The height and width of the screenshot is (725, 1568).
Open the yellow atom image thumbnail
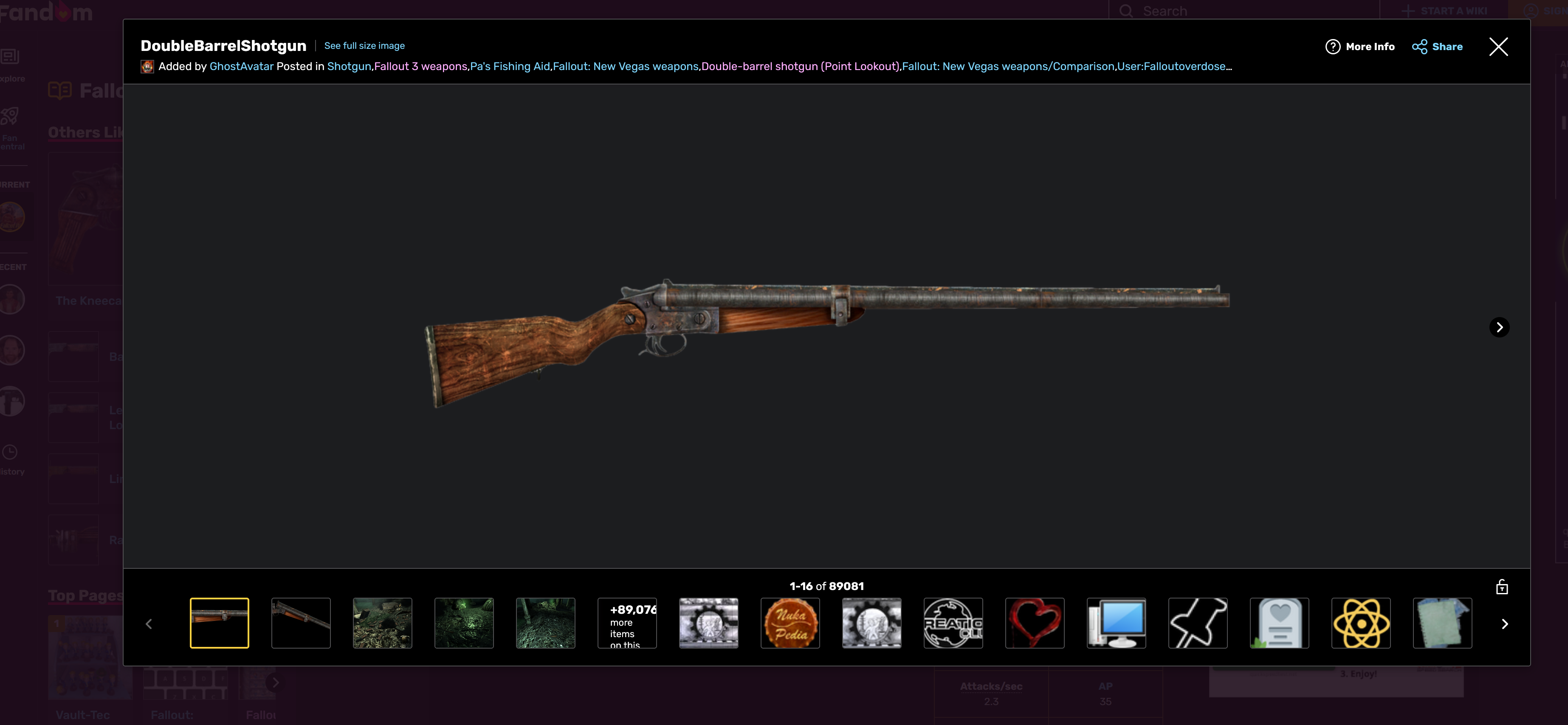point(1361,623)
